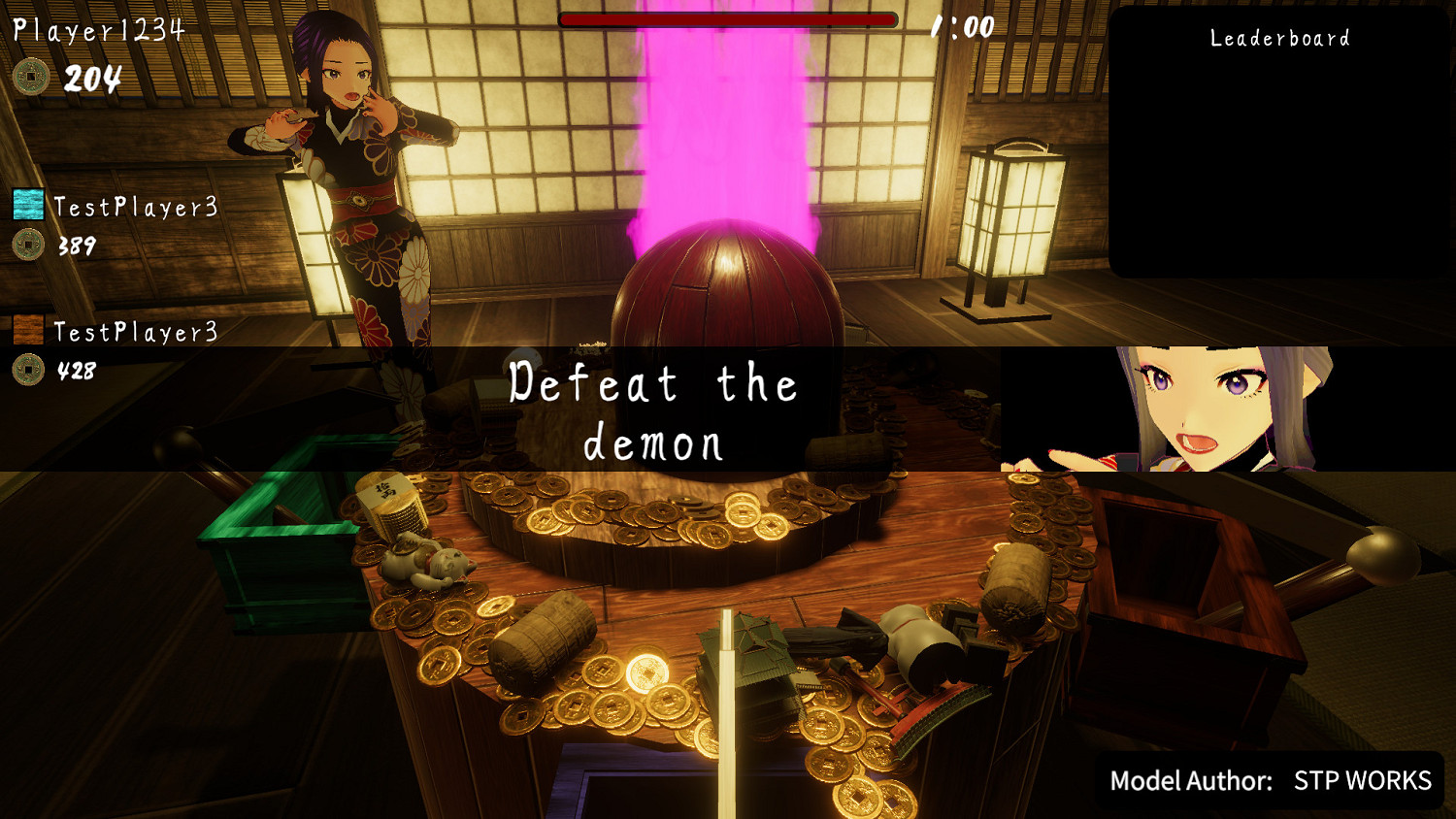
Task: Expand the Defeat the demon message banner
Action: tap(652, 412)
